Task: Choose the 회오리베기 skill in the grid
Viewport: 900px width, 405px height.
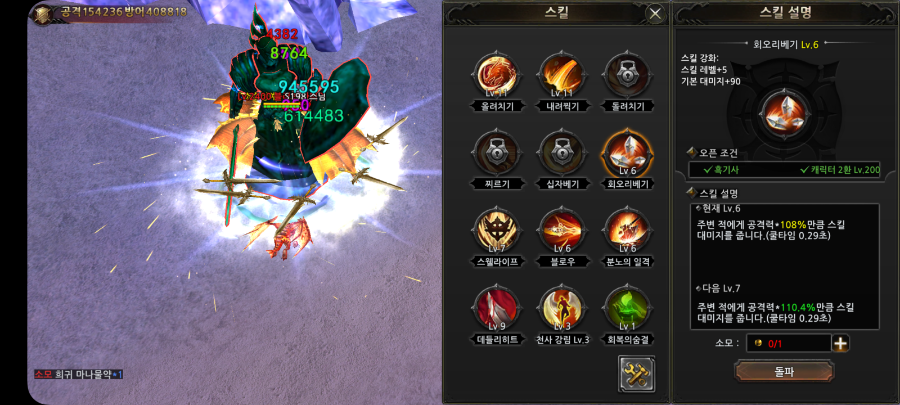Action: (623, 153)
